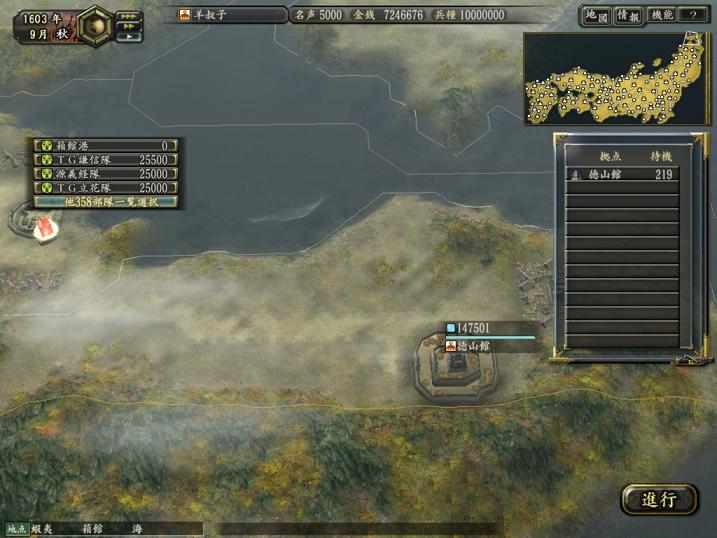This screenshot has height=538, width=717.
Task: Open the 地図 map menu
Action: (595, 16)
